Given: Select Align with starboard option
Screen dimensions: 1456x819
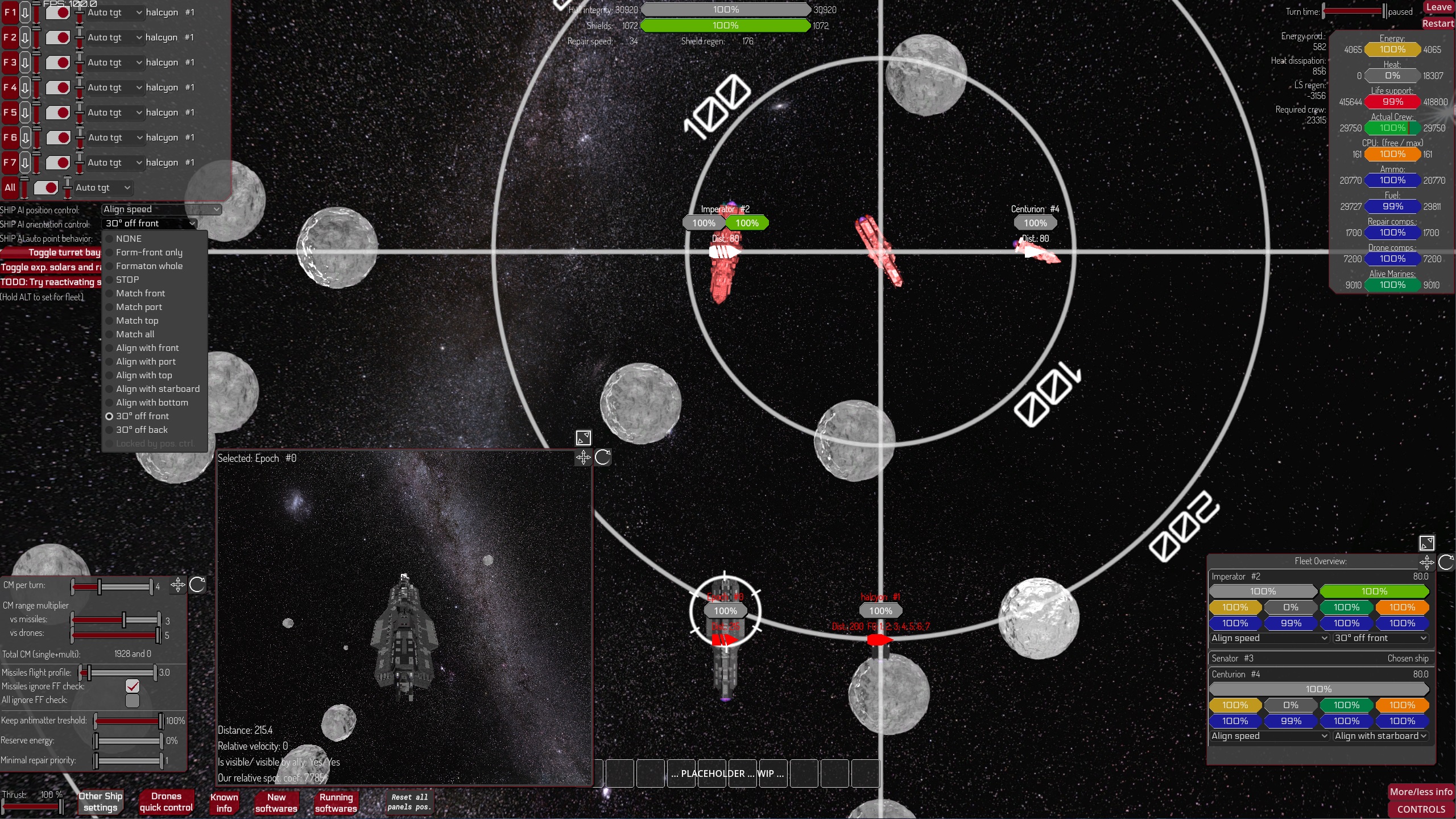Looking at the screenshot, I should click(x=158, y=389).
